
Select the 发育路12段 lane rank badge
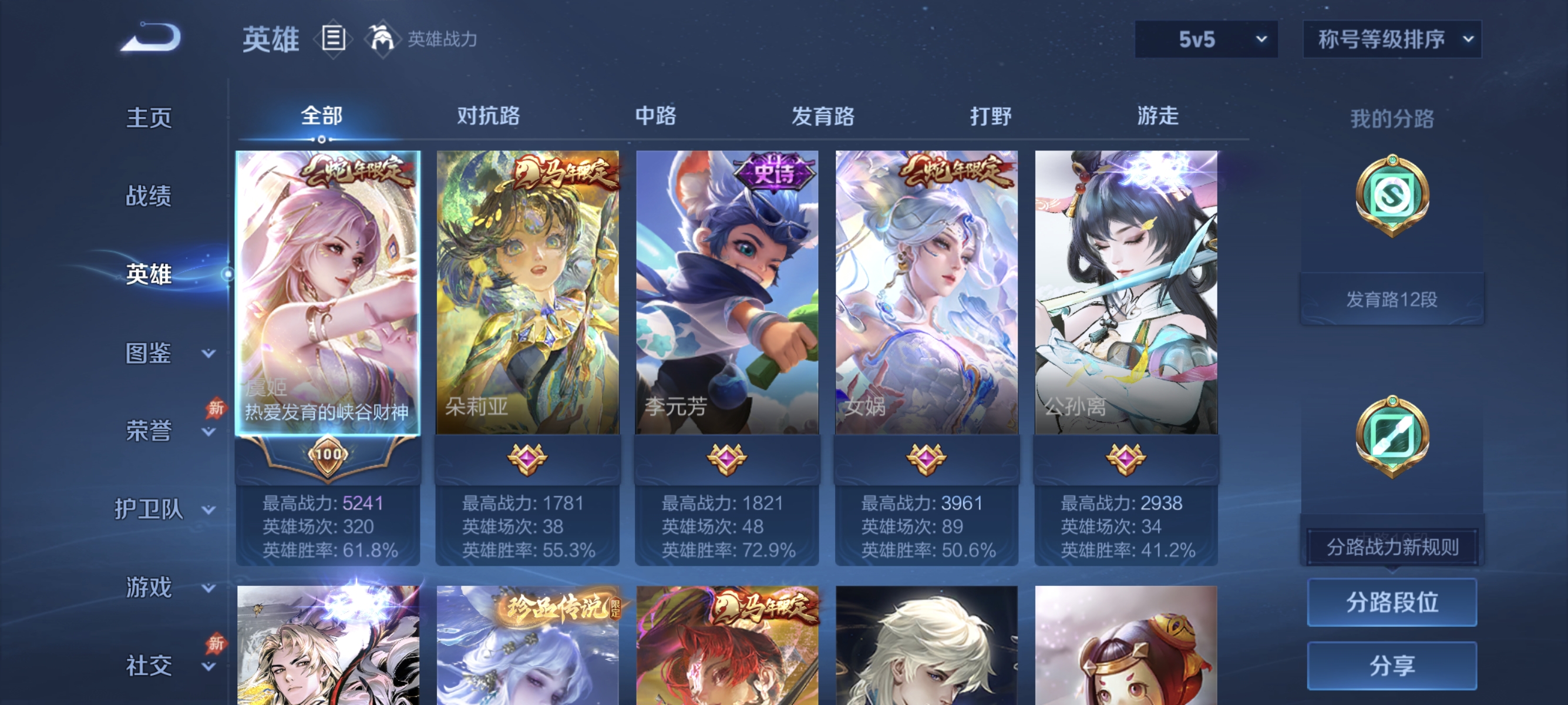[x=1392, y=298]
